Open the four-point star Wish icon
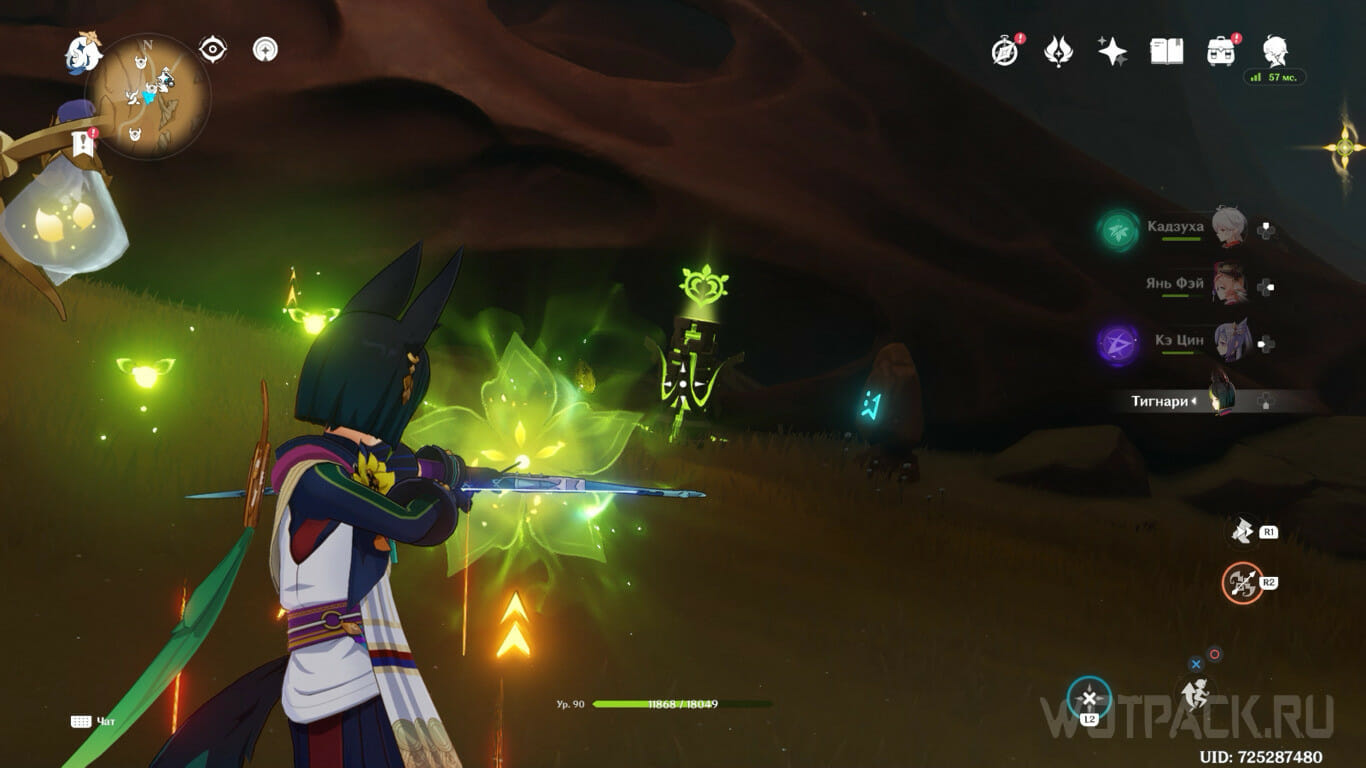 point(1112,51)
